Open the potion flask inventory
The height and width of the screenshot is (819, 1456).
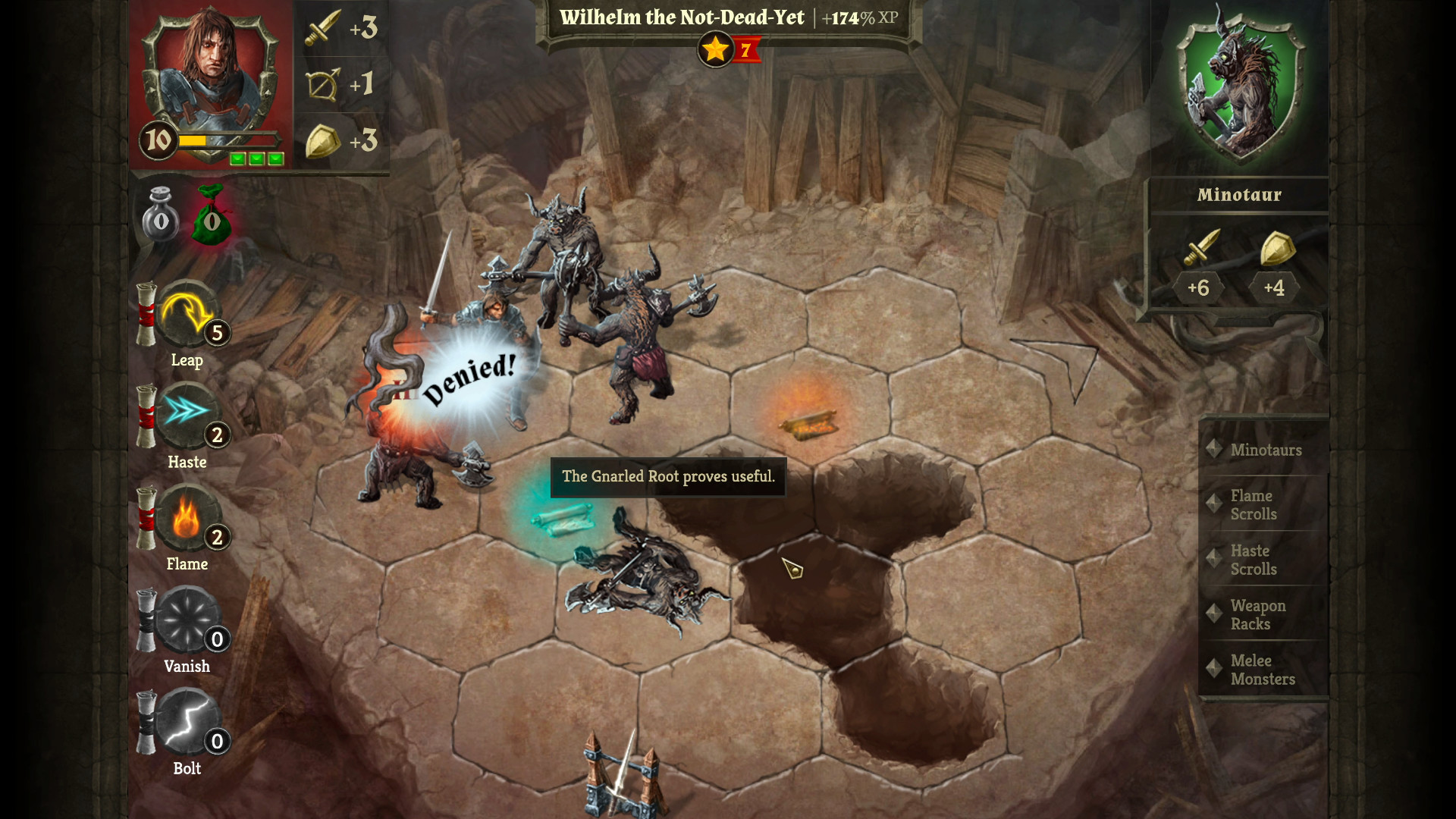pyautogui.click(x=162, y=216)
